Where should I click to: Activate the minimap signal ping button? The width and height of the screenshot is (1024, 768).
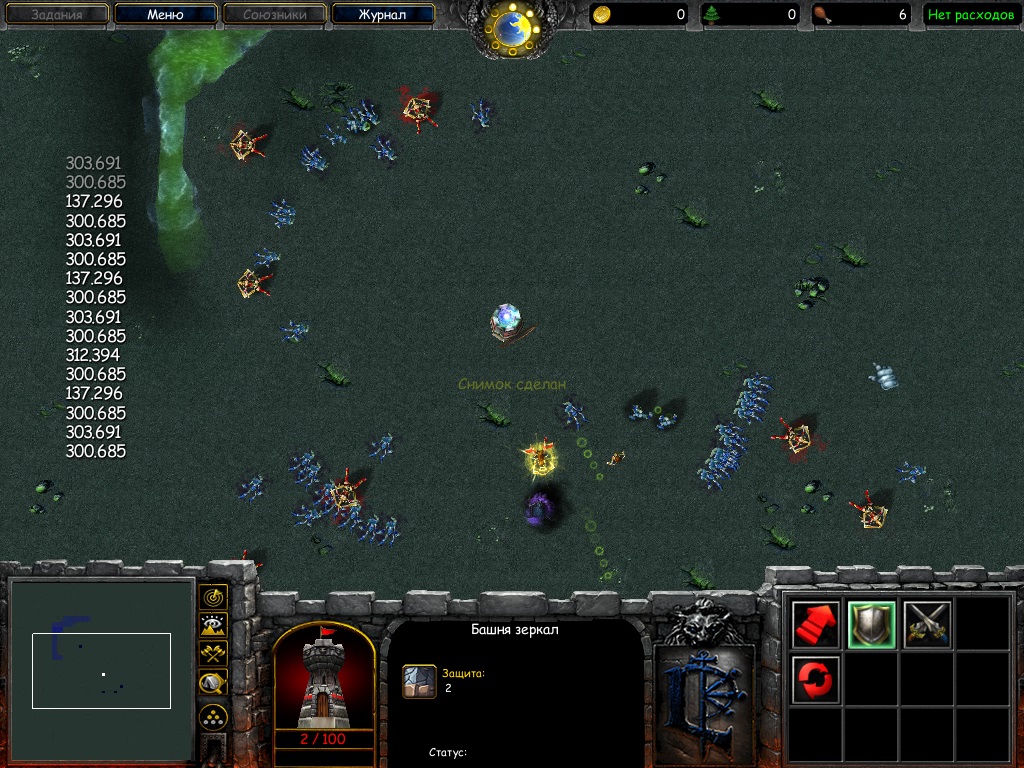tap(213, 597)
